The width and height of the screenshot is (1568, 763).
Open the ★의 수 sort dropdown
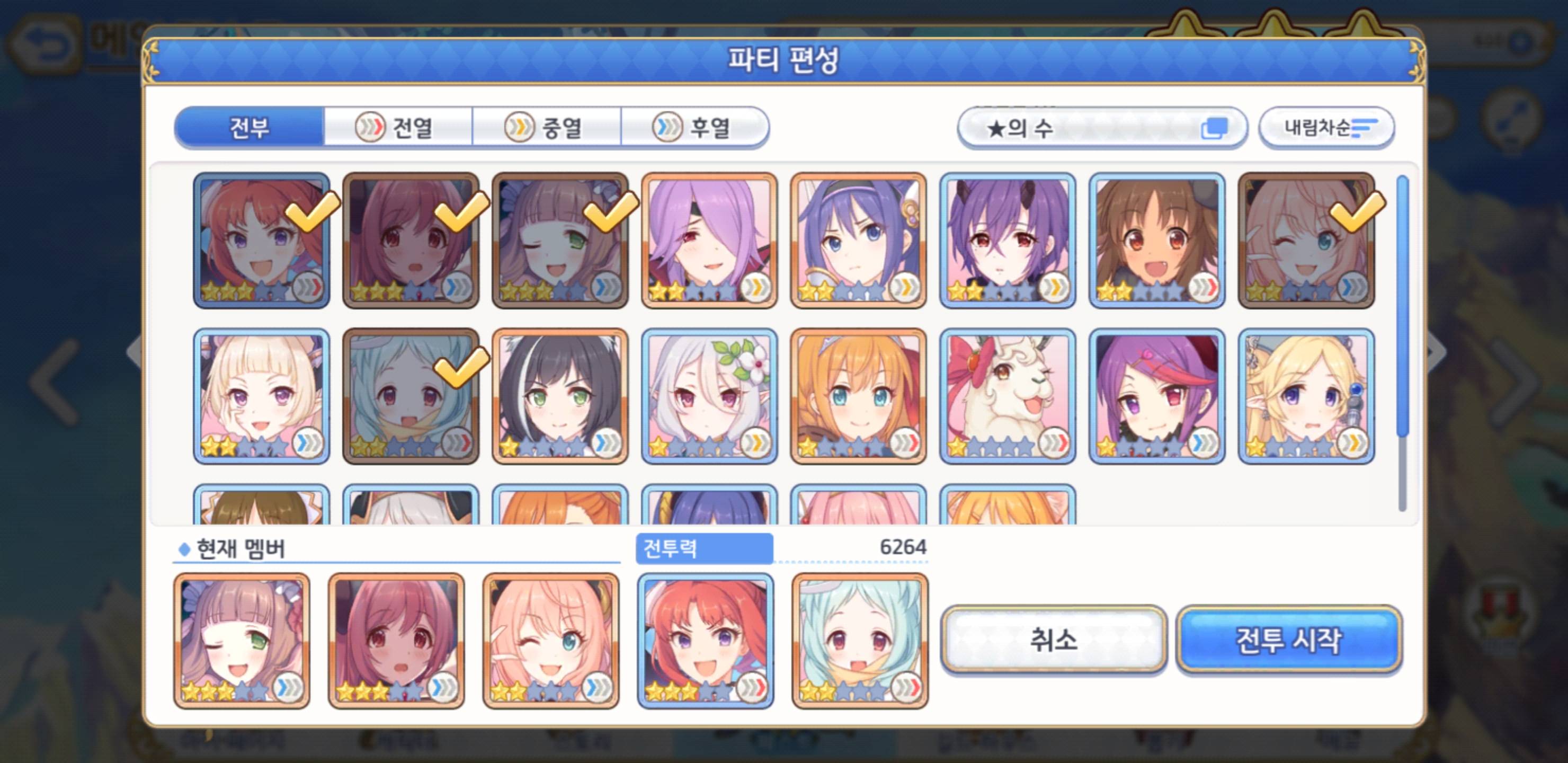tap(1102, 128)
